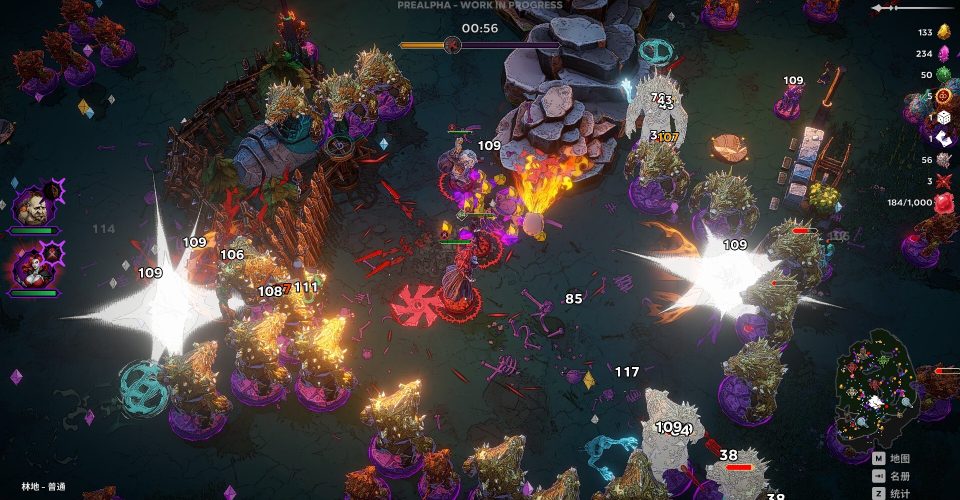960x500 pixels.
Task: Click the gold nugget resource icon
Action: [x=942, y=32]
